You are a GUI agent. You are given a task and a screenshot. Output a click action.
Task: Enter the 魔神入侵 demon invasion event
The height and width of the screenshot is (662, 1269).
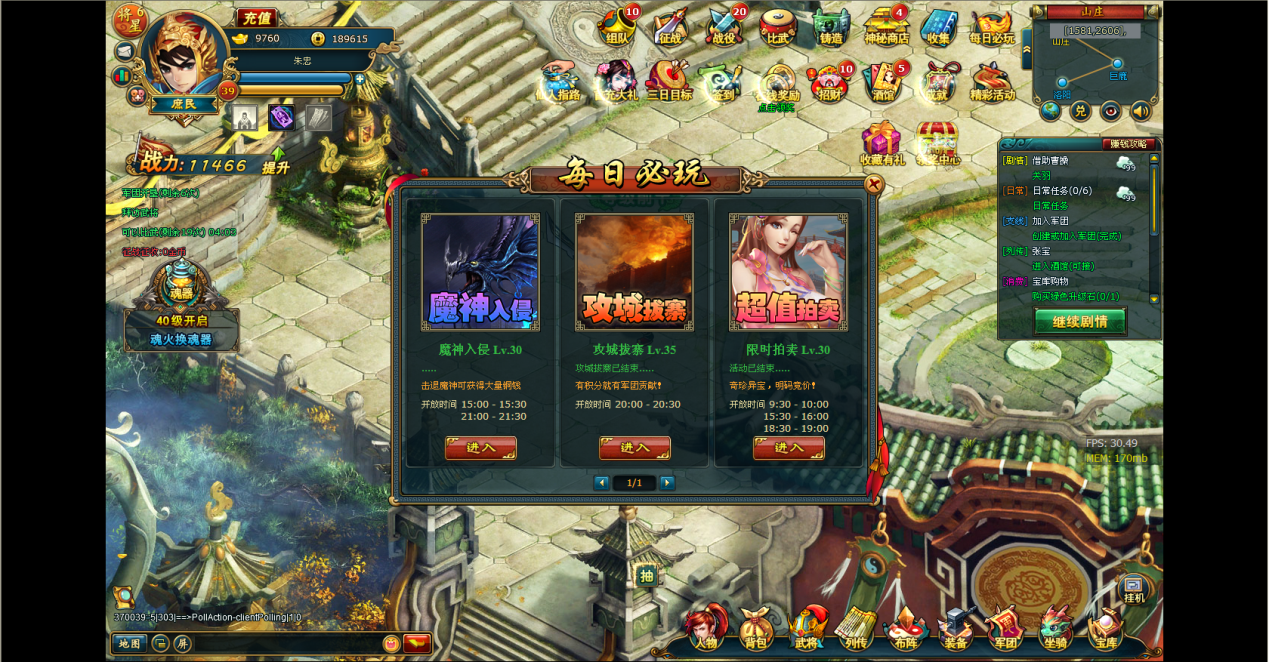pos(480,447)
